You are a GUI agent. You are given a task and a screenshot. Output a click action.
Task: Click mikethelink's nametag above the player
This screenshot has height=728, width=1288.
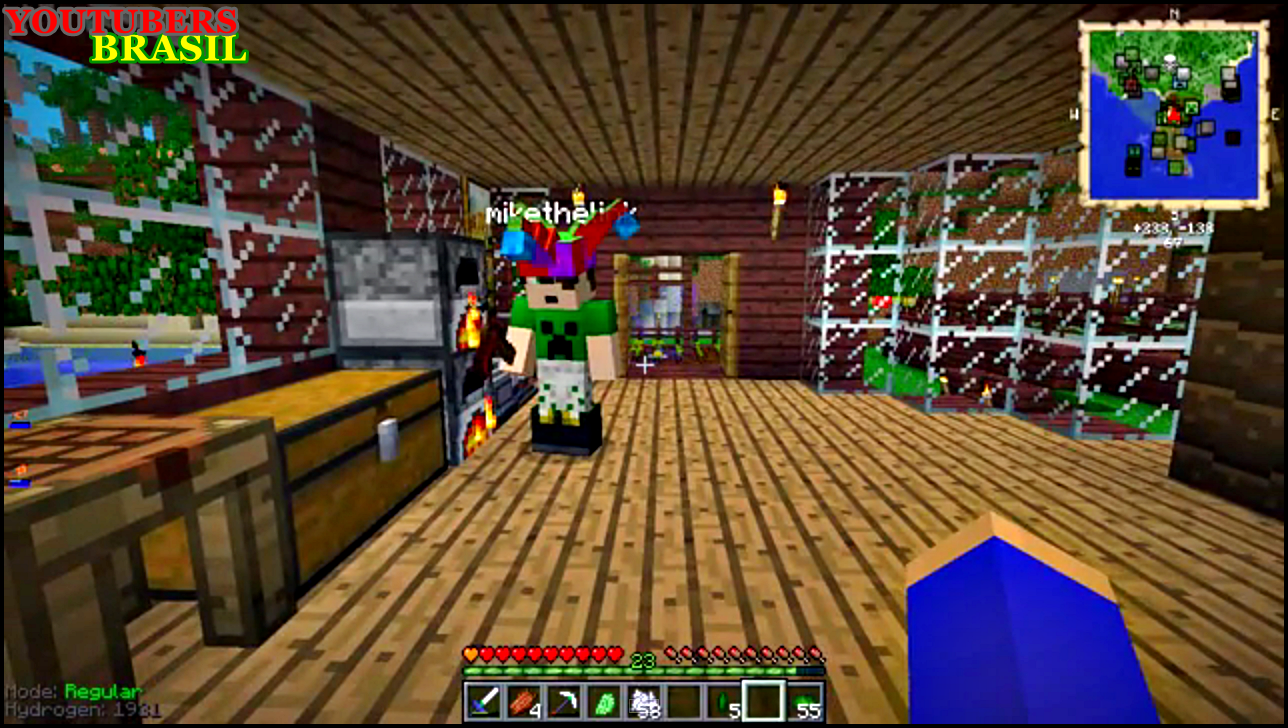pos(560,211)
